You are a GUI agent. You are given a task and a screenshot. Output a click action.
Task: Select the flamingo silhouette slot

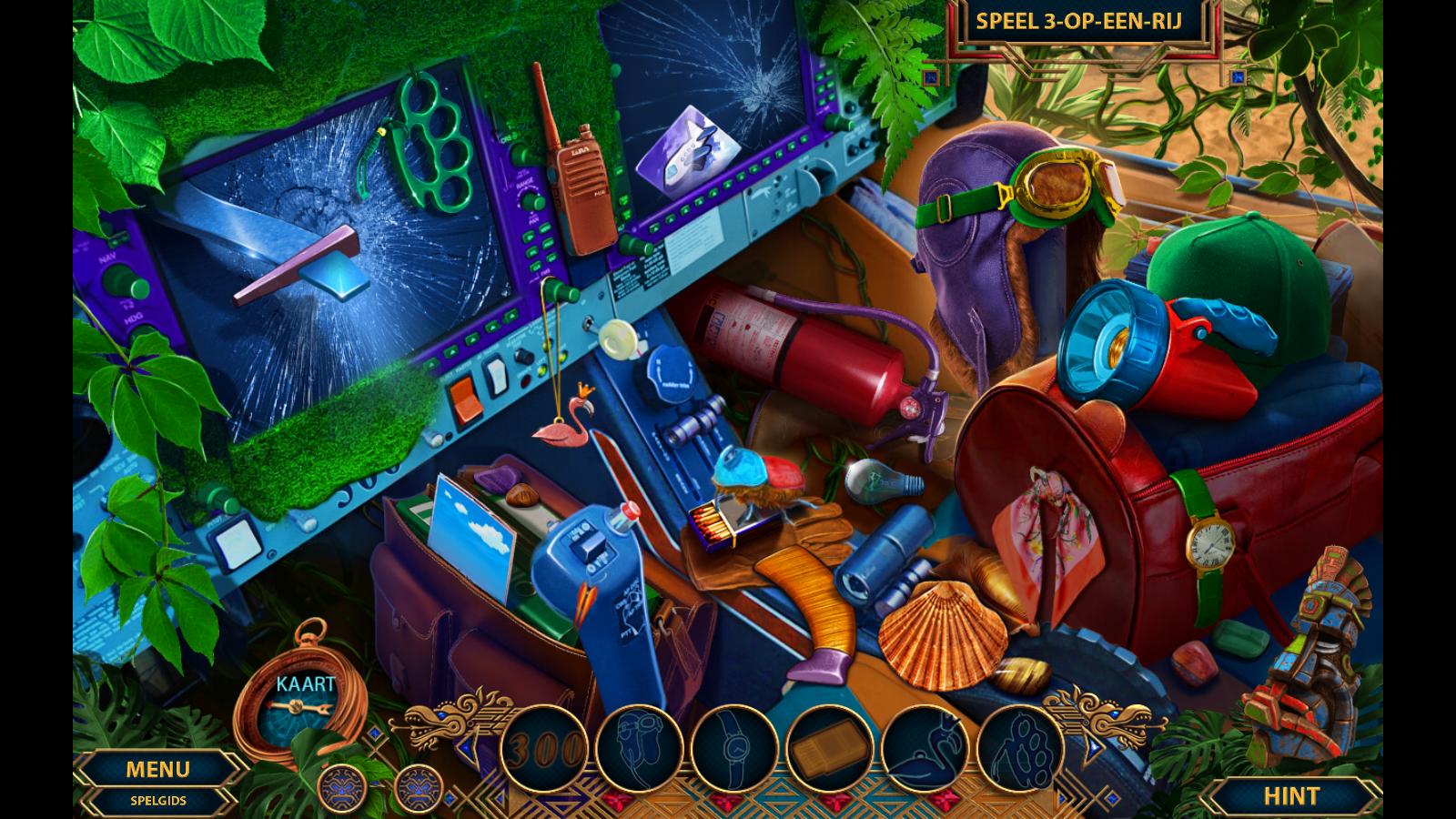click(925, 749)
